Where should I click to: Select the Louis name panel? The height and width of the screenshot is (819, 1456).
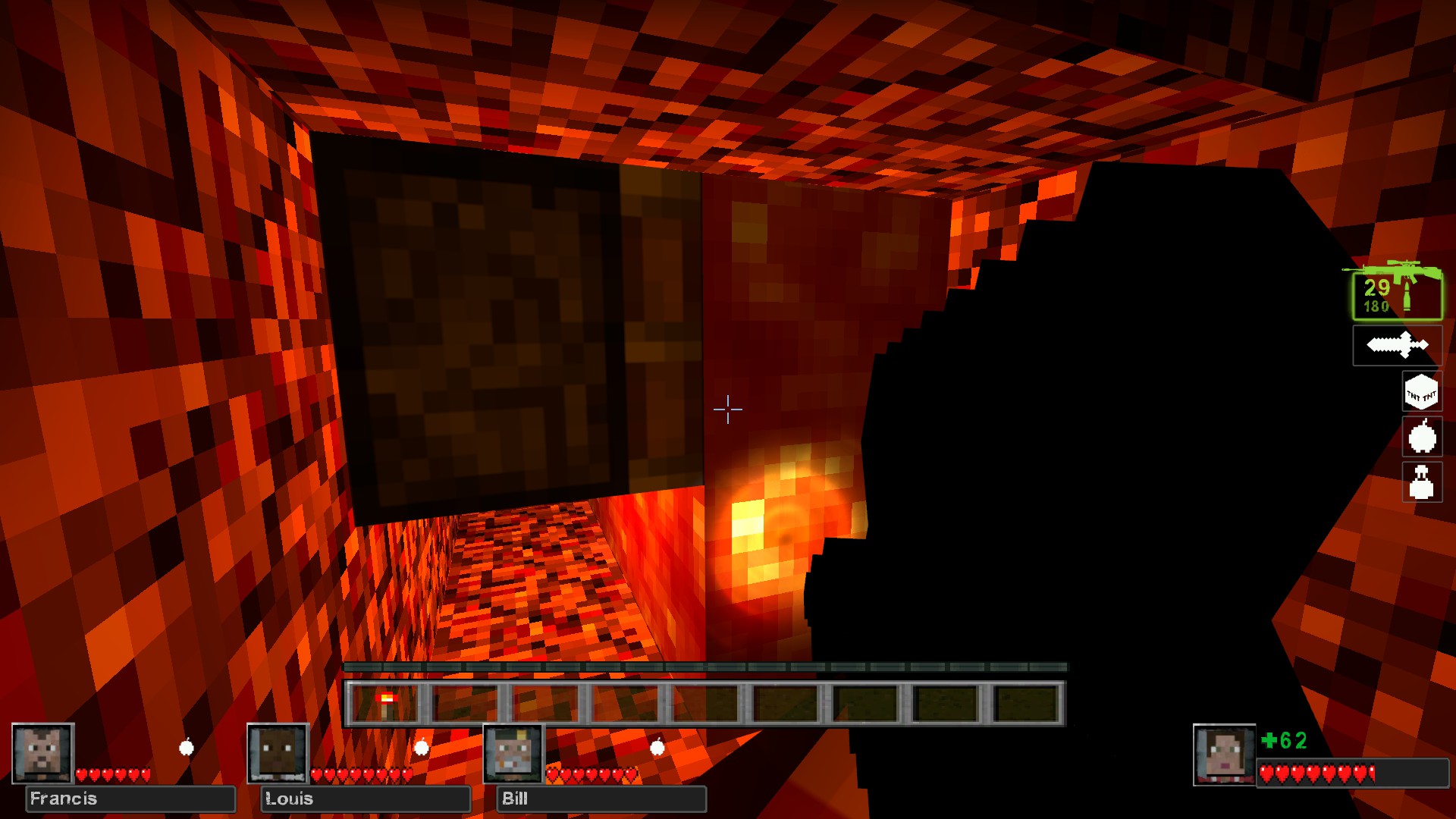click(366, 799)
